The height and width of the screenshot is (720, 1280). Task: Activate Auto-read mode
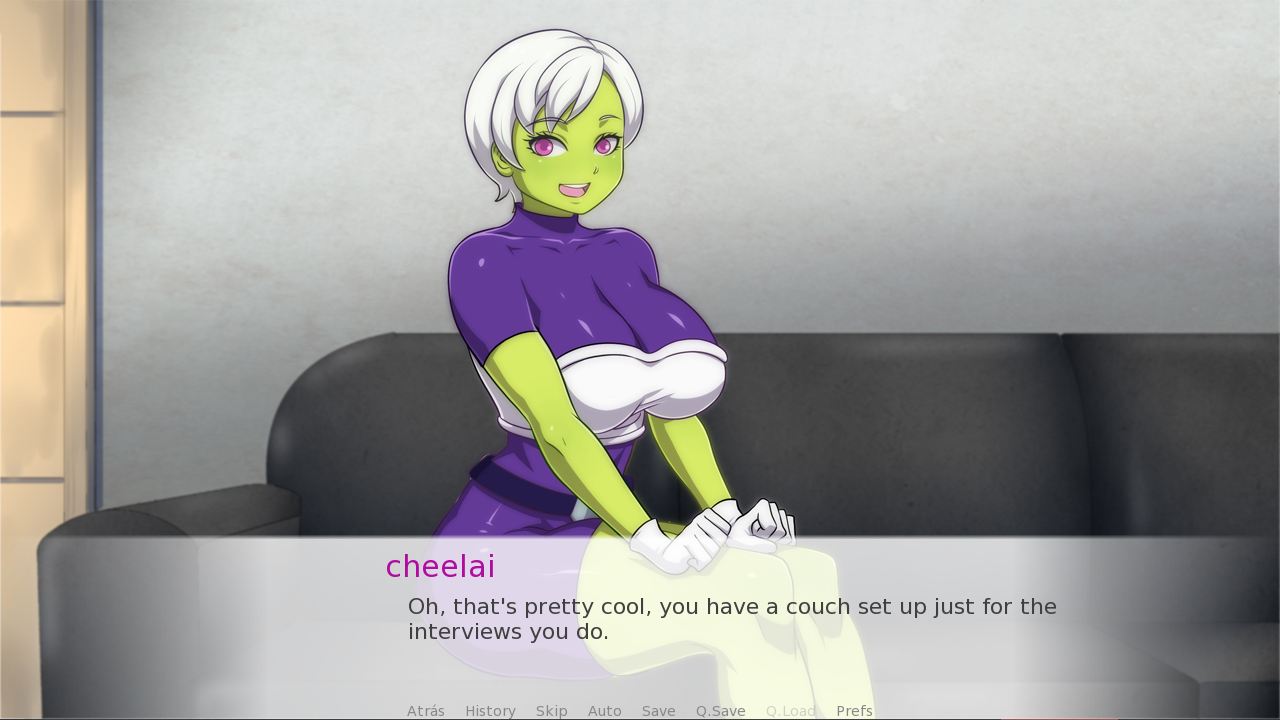[604, 711]
